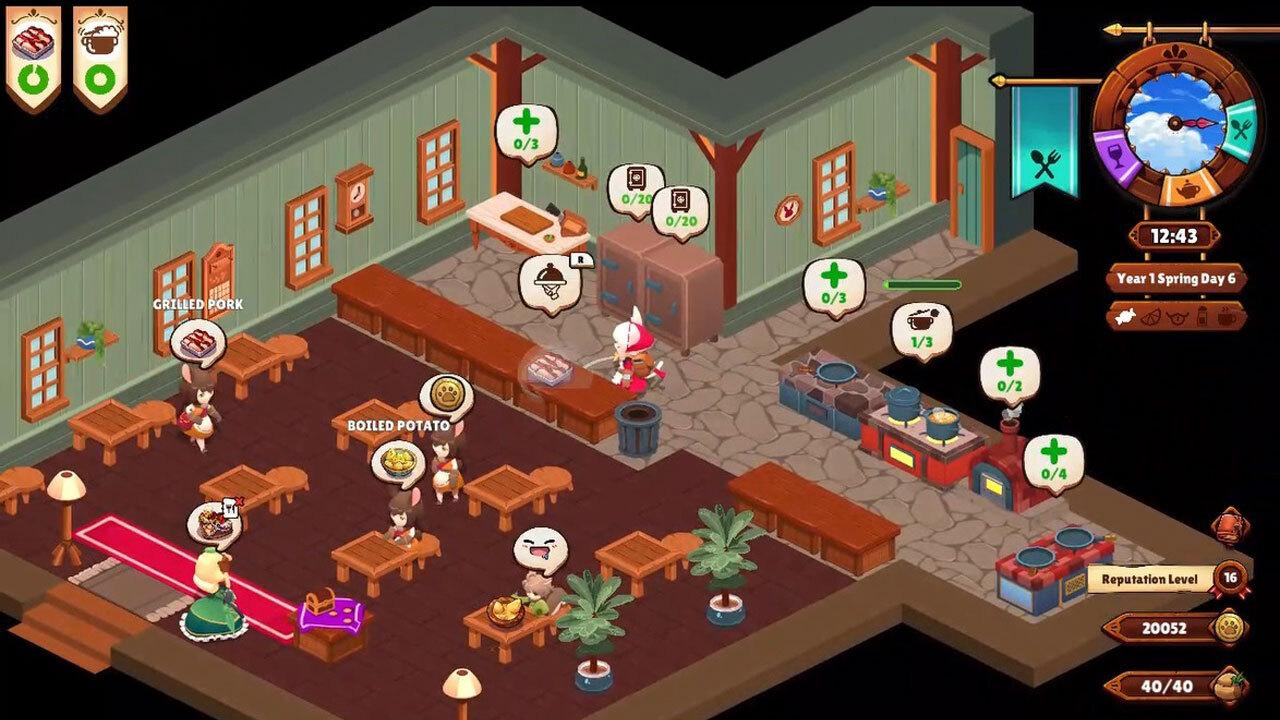Click the purple wine glass clock segment
The width and height of the screenshot is (1280, 720).
coord(1117,154)
